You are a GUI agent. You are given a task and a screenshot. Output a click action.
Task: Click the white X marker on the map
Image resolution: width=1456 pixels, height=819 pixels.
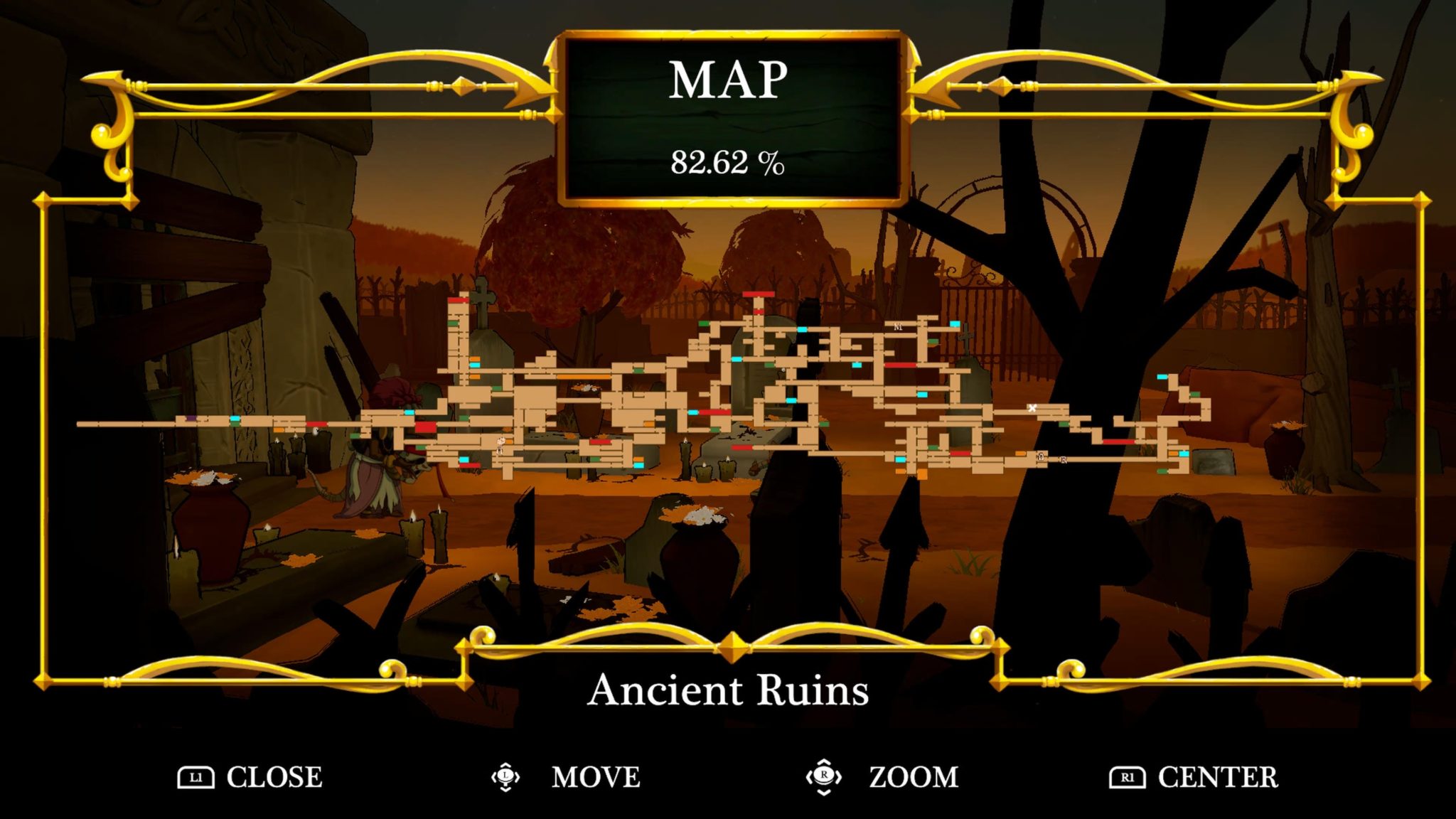1032,408
